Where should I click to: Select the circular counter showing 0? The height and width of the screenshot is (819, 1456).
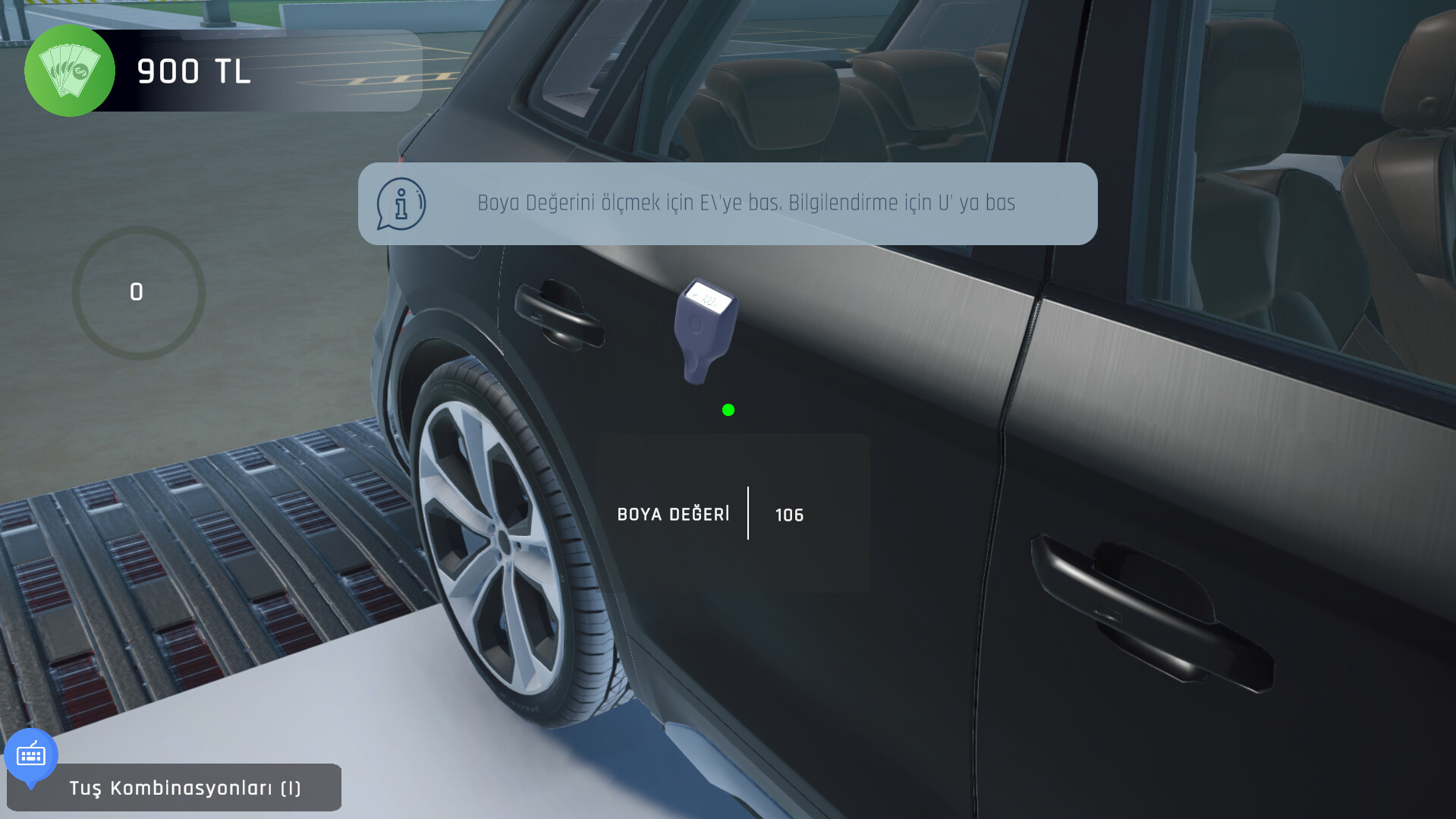point(137,292)
